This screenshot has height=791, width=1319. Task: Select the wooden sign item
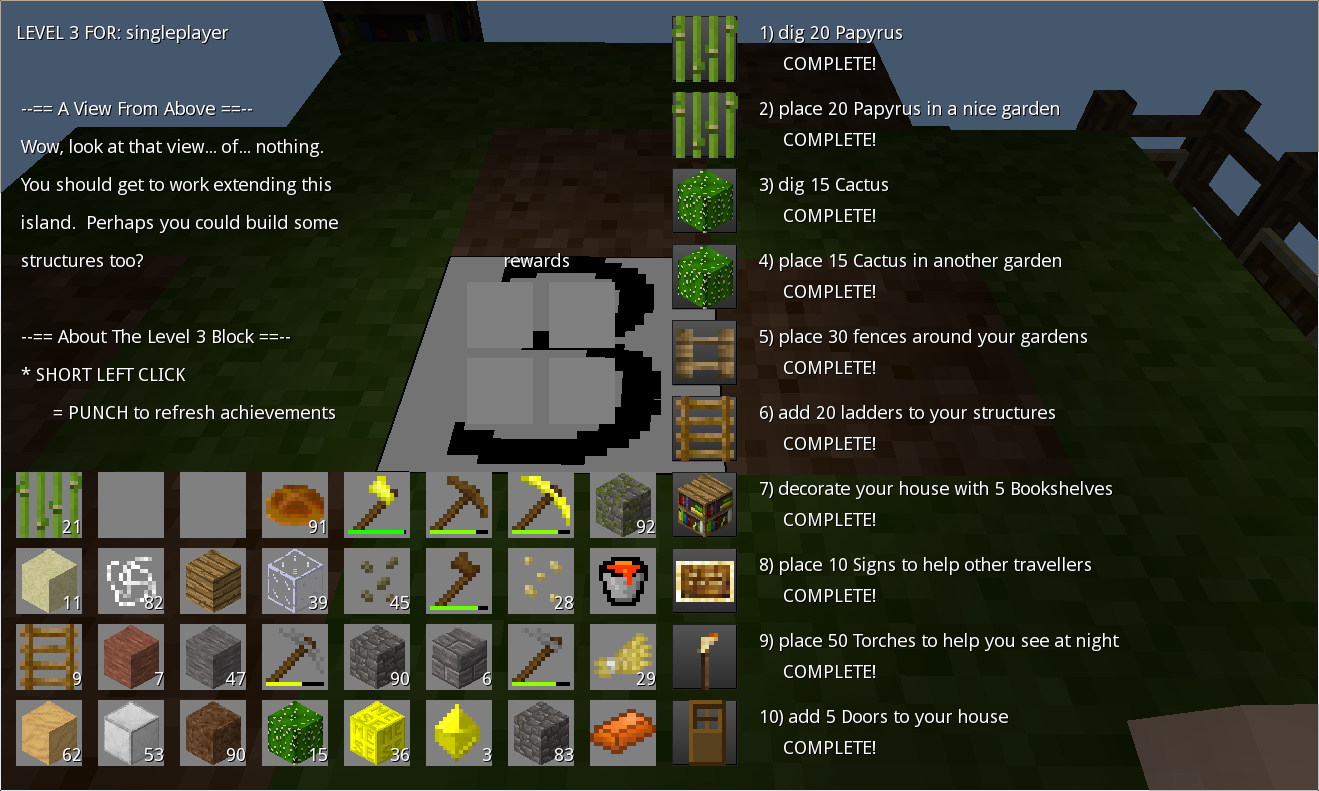point(705,580)
